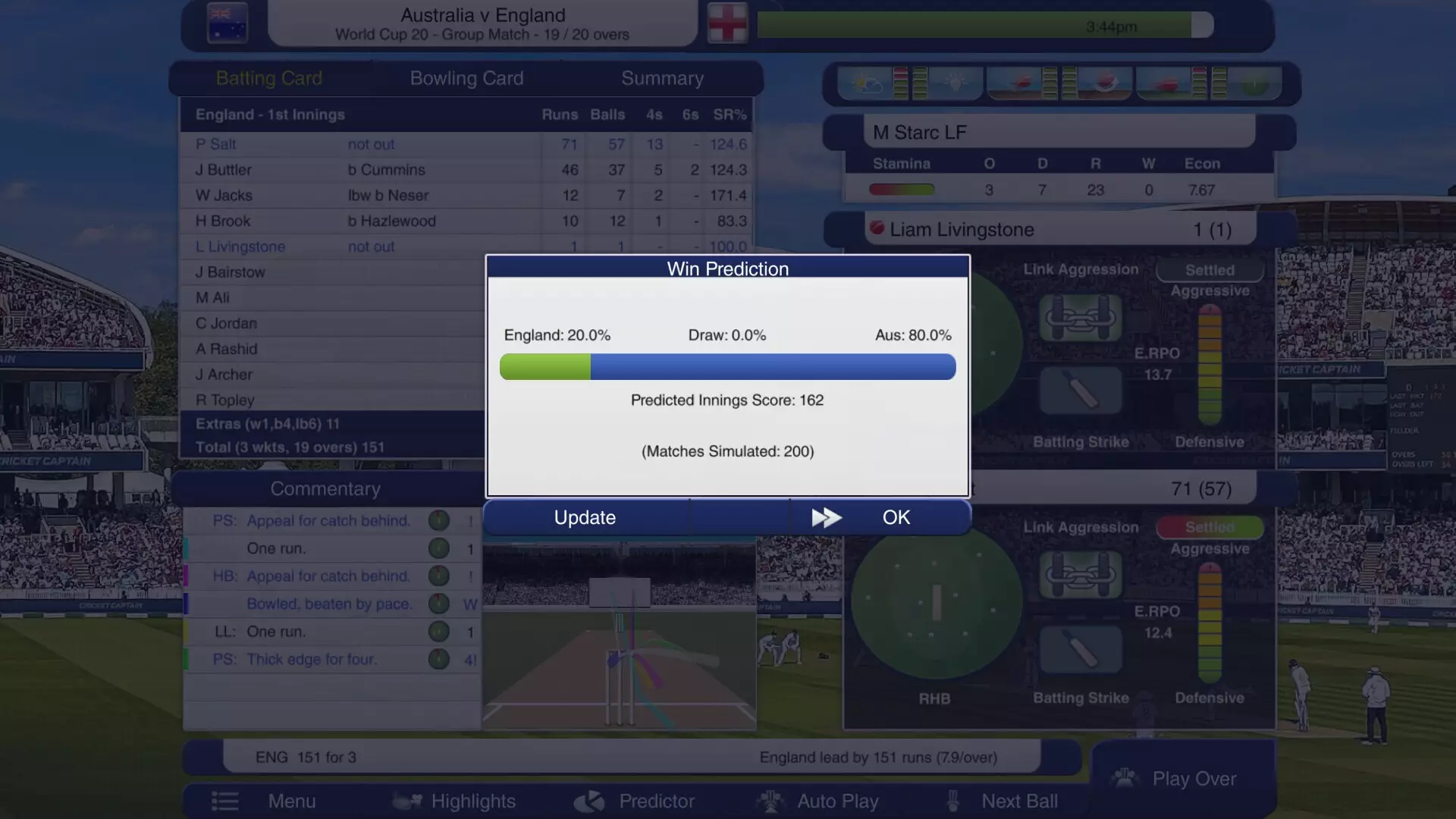Click the Next Ball icon

953,801
